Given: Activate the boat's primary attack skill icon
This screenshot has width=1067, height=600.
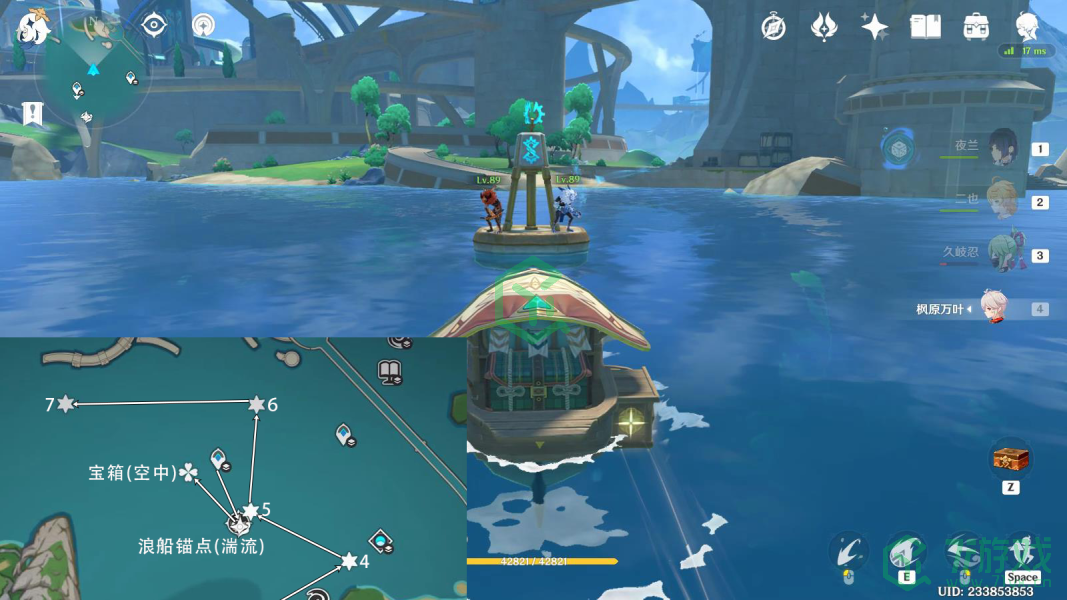Looking at the screenshot, I should (x=847, y=551).
